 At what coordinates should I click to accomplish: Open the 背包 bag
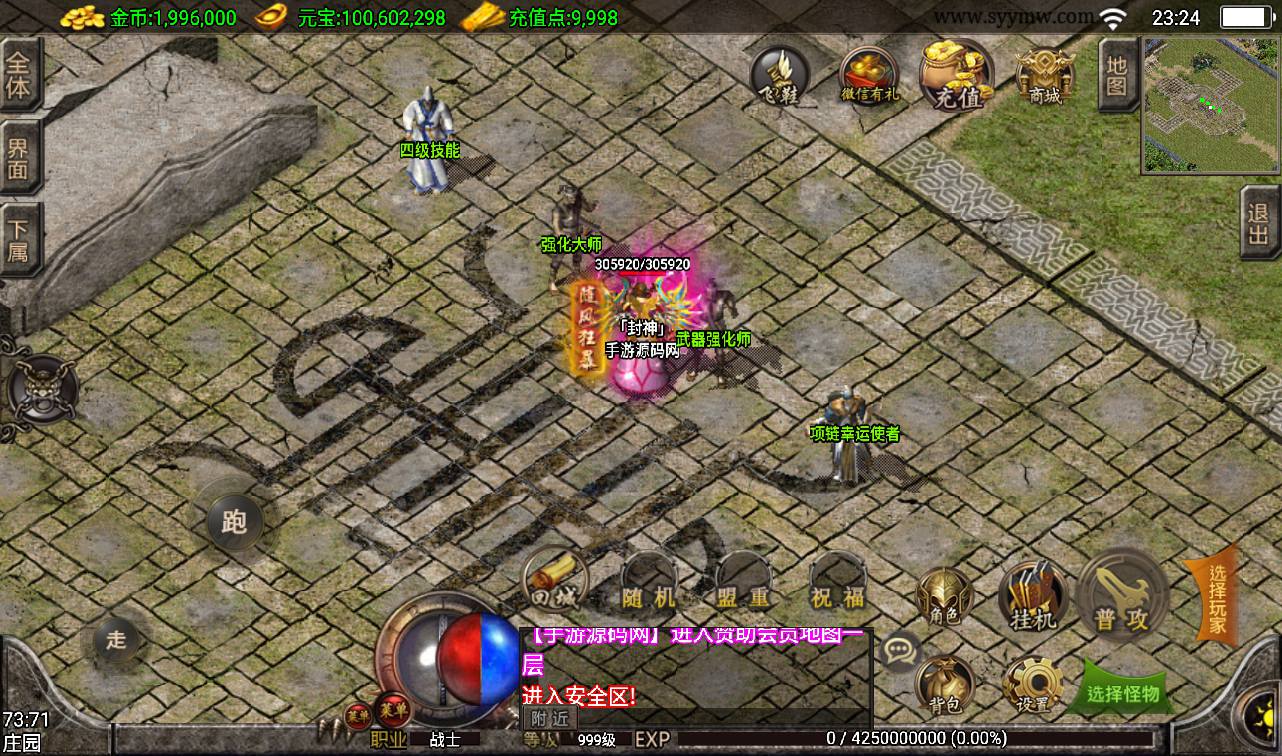(944, 685)
